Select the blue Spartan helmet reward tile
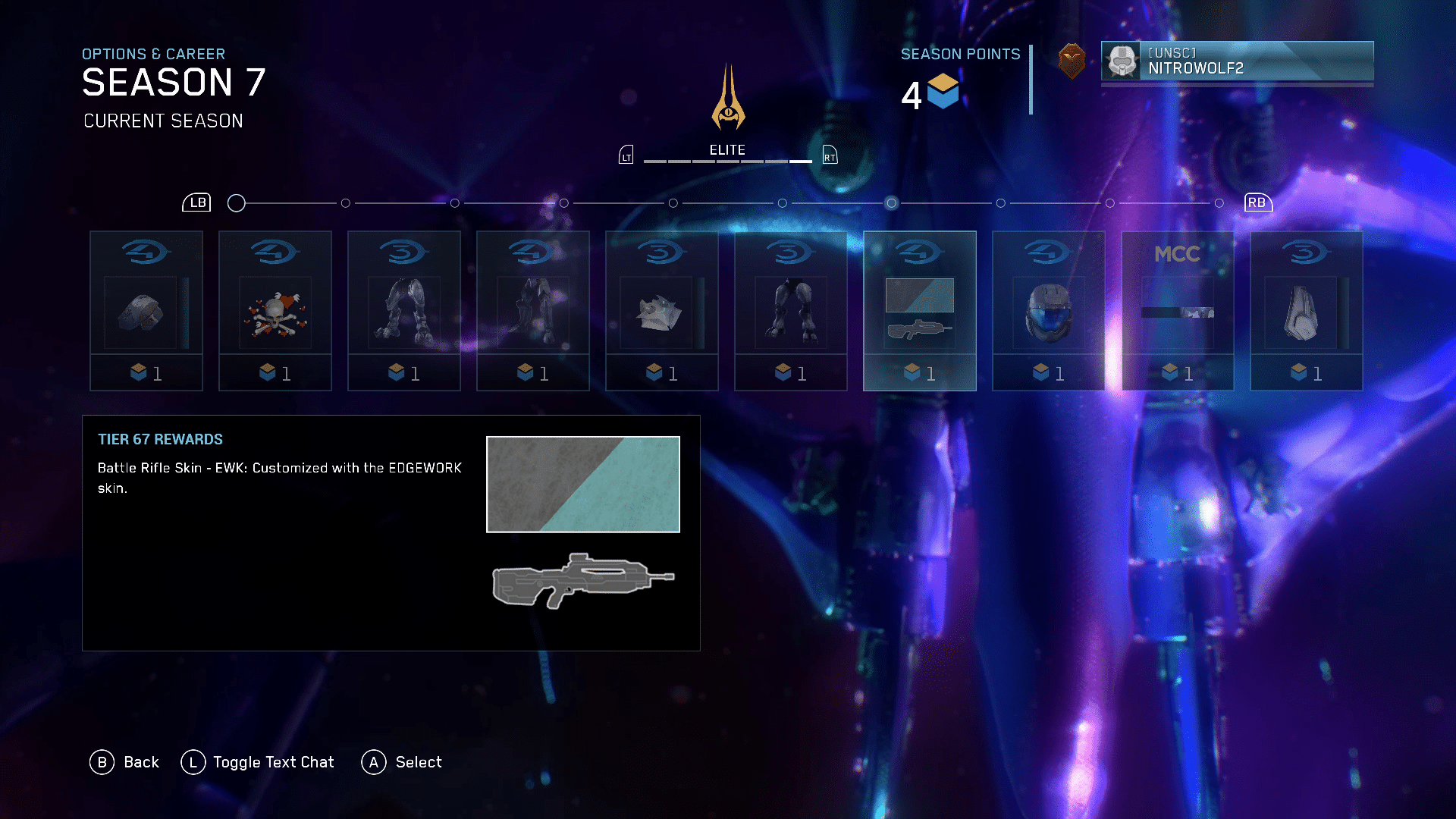This screenshot has height=819, width=1456. click(1048, 311)
